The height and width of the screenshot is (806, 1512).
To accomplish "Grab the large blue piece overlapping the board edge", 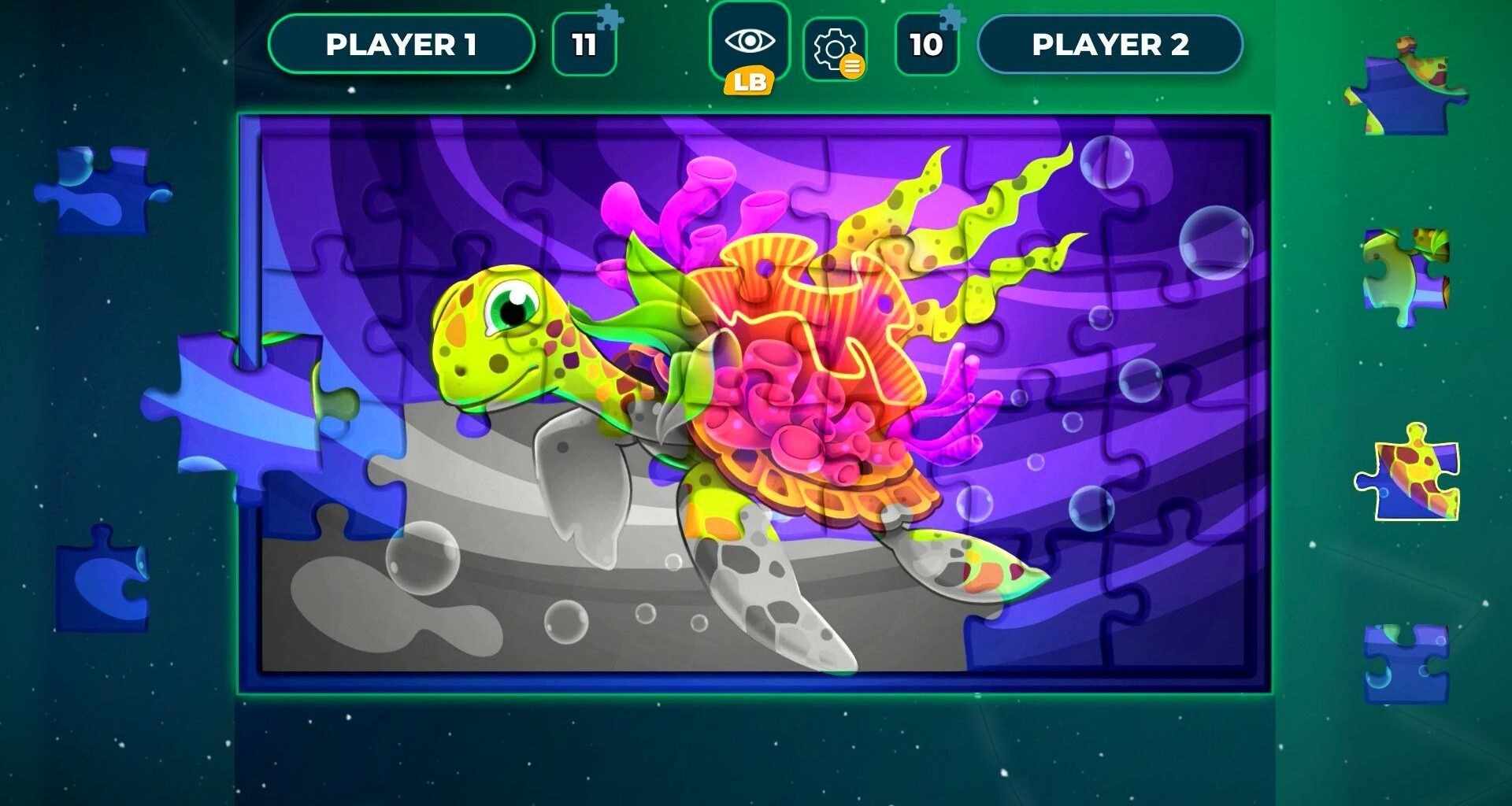I will coord(244,405).
